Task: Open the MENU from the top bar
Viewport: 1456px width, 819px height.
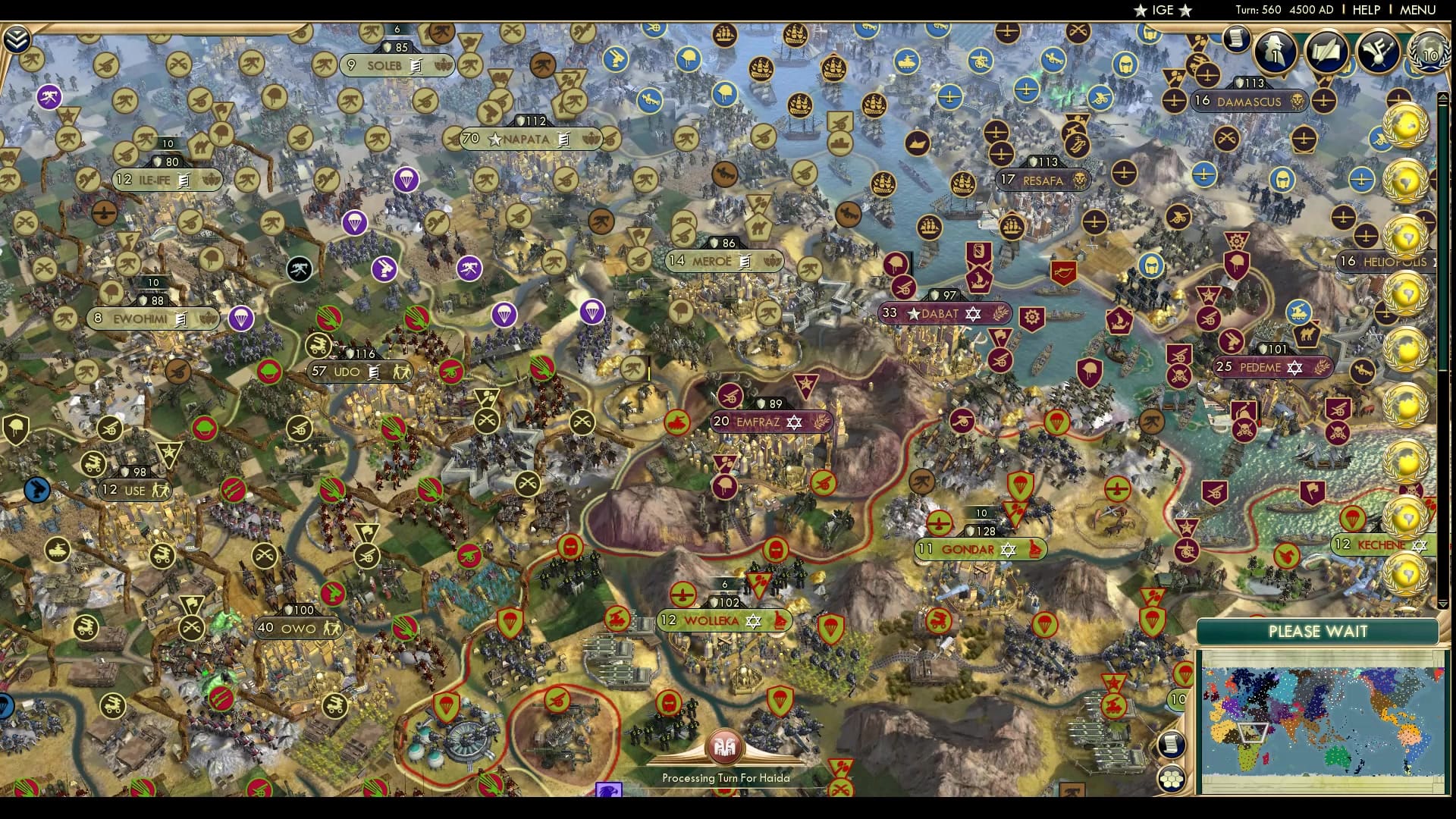Action: pyautogui.click(x=1417, y=9)
